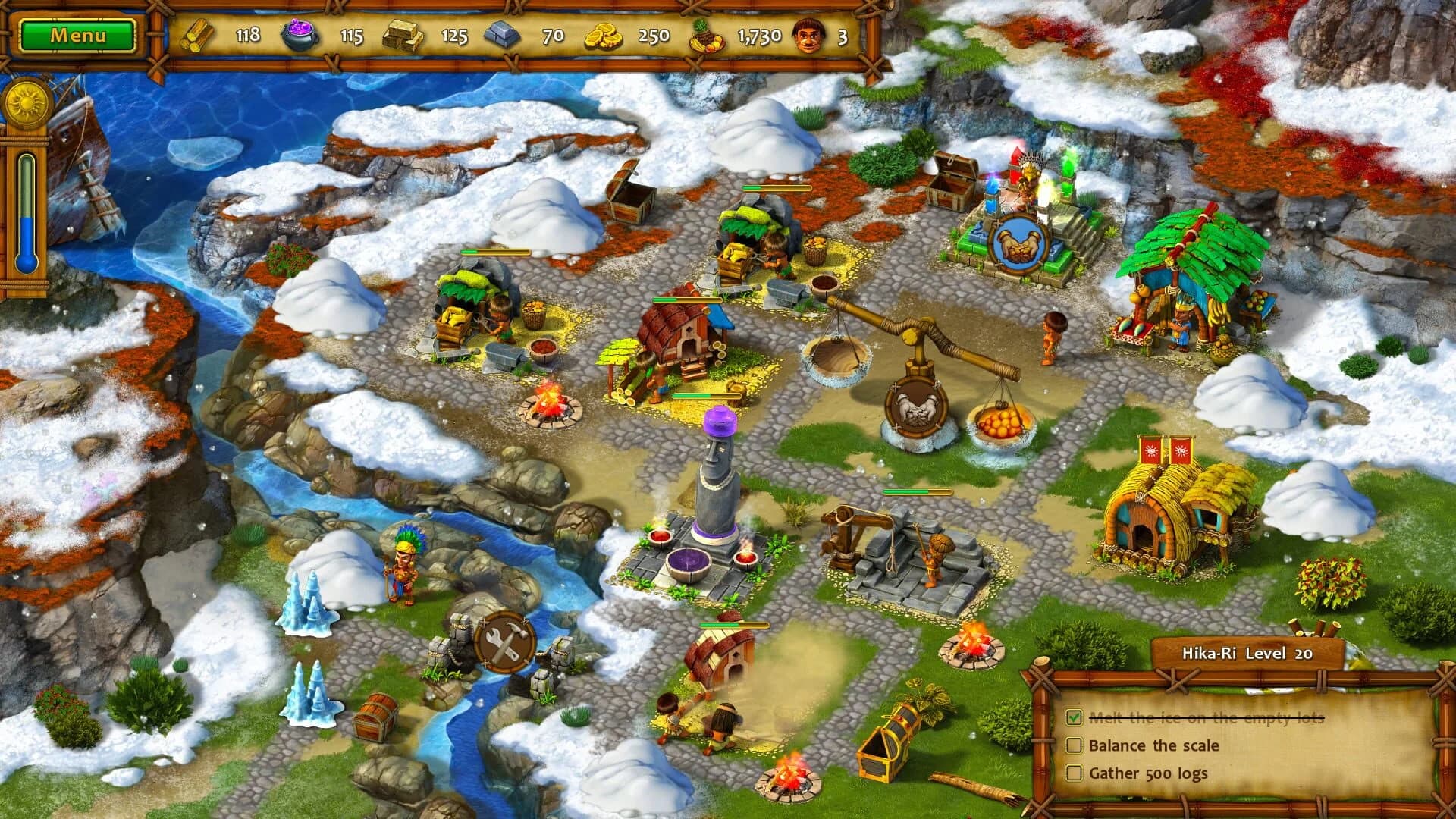This screenshot has height=819, width=1456.
Task: Check the Gather 500 logs objective
Action: click(x=1076, y=773)
